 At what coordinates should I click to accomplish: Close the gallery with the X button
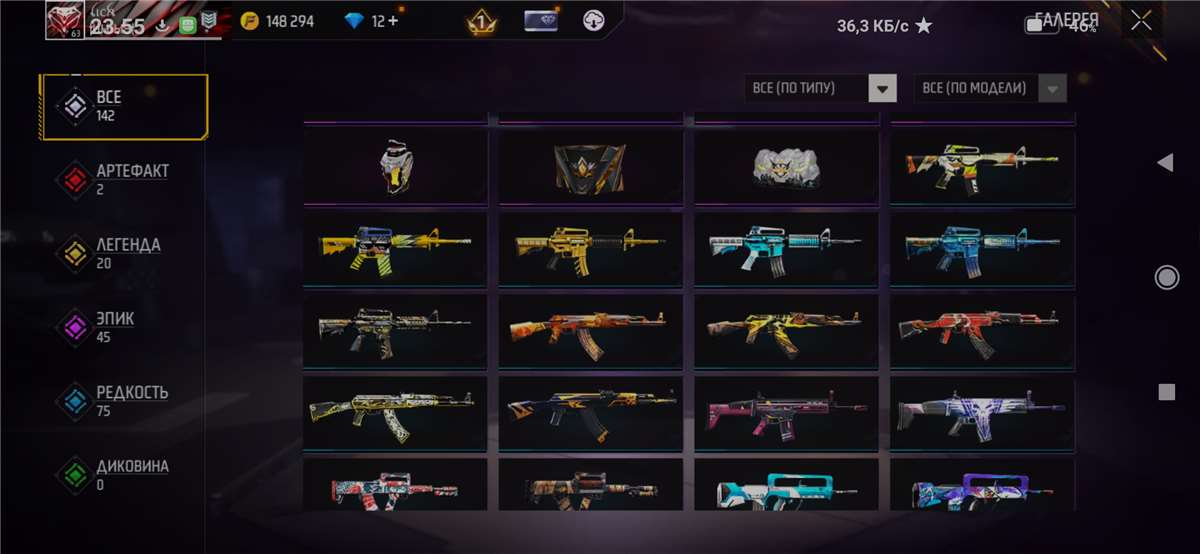pyautogui.click(x=1141, y=21)
